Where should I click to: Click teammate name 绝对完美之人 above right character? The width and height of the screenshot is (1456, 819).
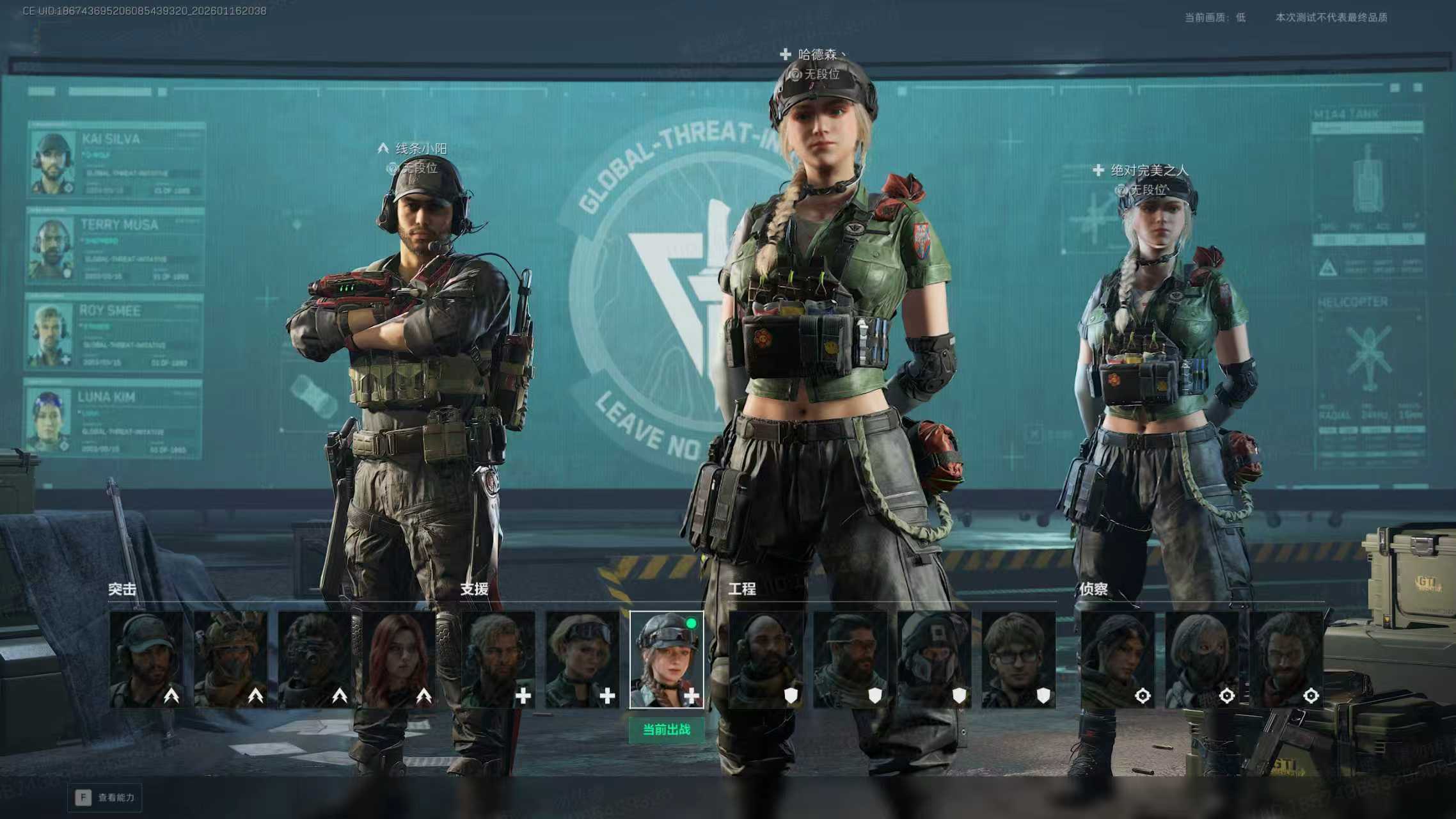[1149, 170]
